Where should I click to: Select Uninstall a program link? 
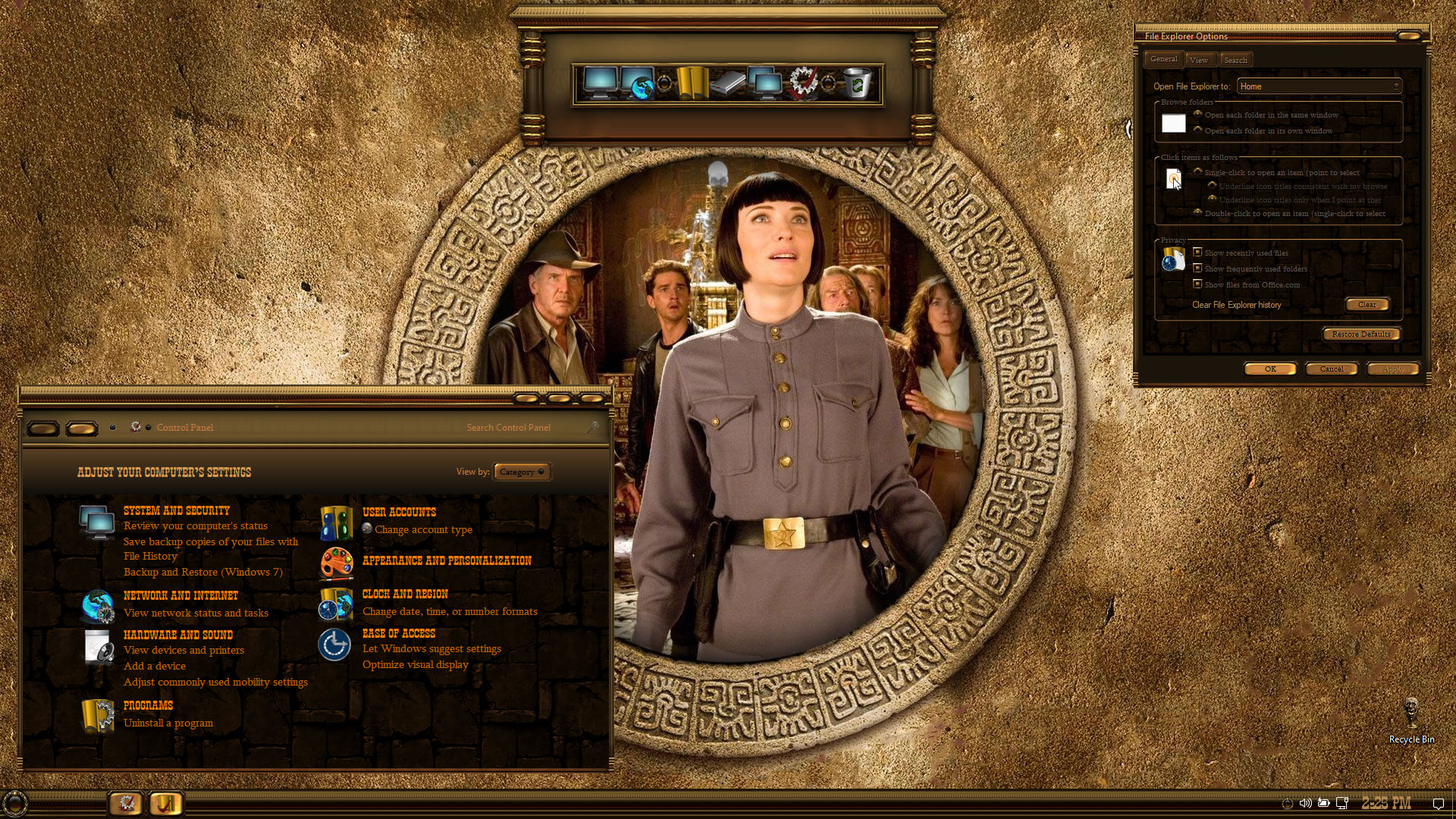(168, 723)
